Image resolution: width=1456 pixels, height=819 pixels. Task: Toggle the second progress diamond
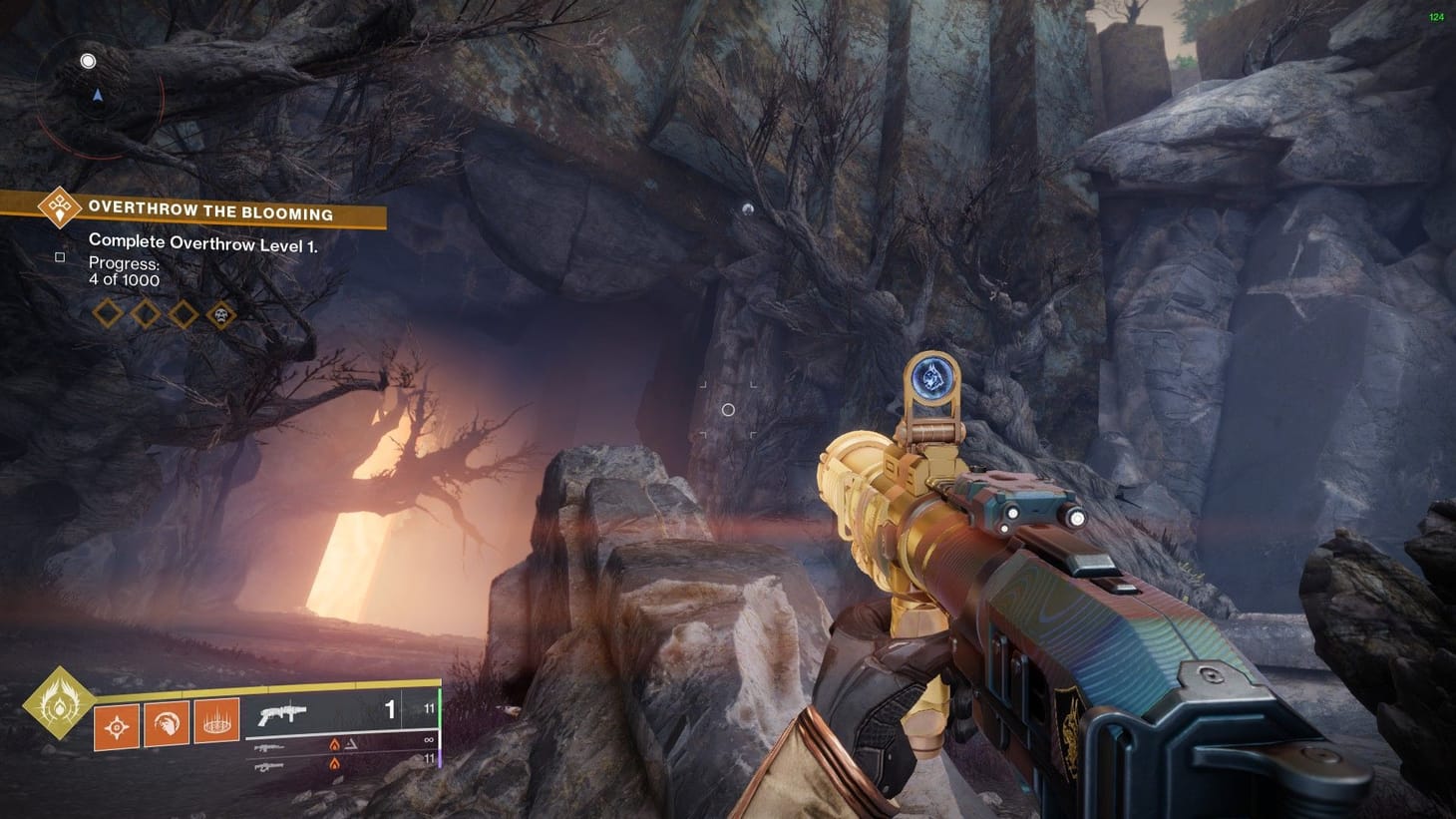click(144, 315)
